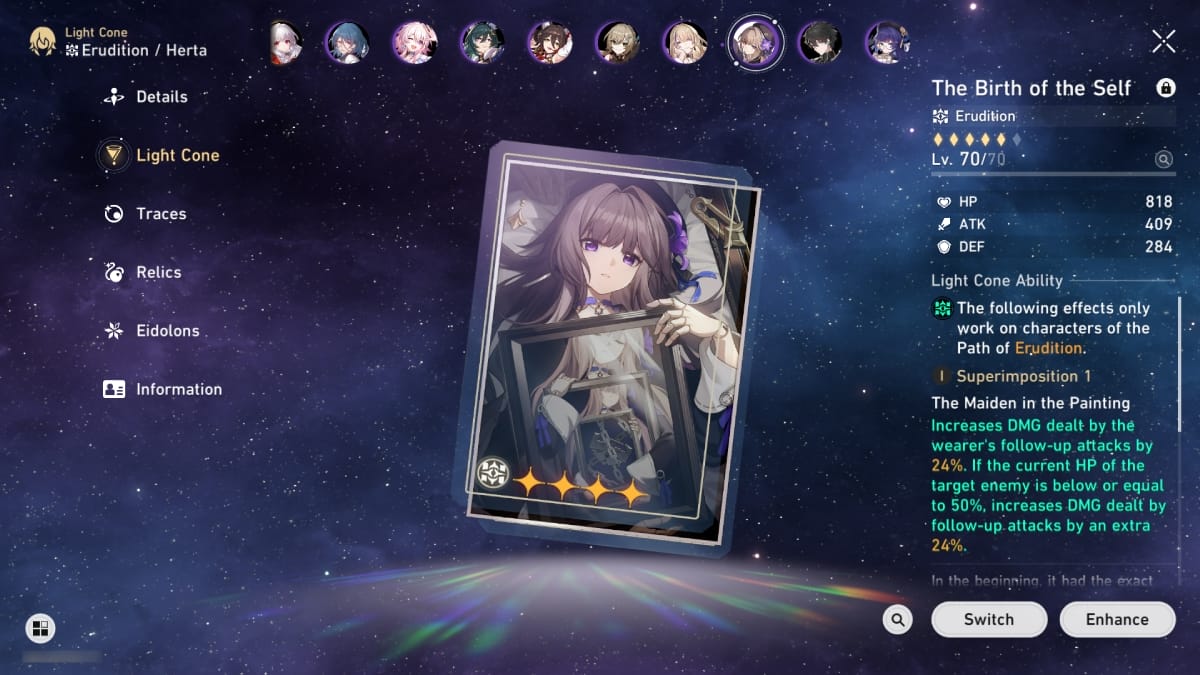
Task: Pick the green-haired character portrait
Action: point(481,42)
